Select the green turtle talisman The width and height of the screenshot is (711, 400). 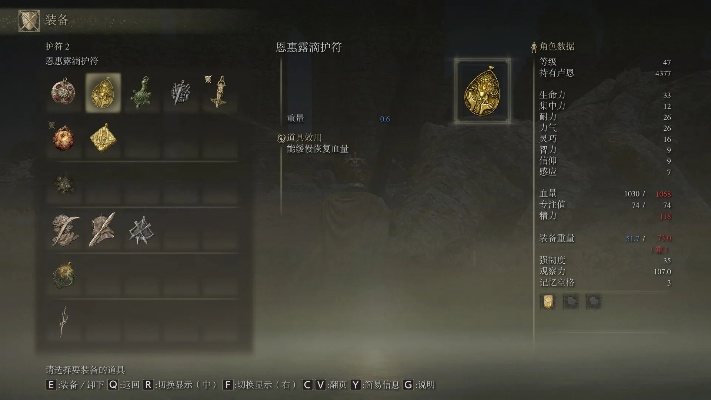140,94
